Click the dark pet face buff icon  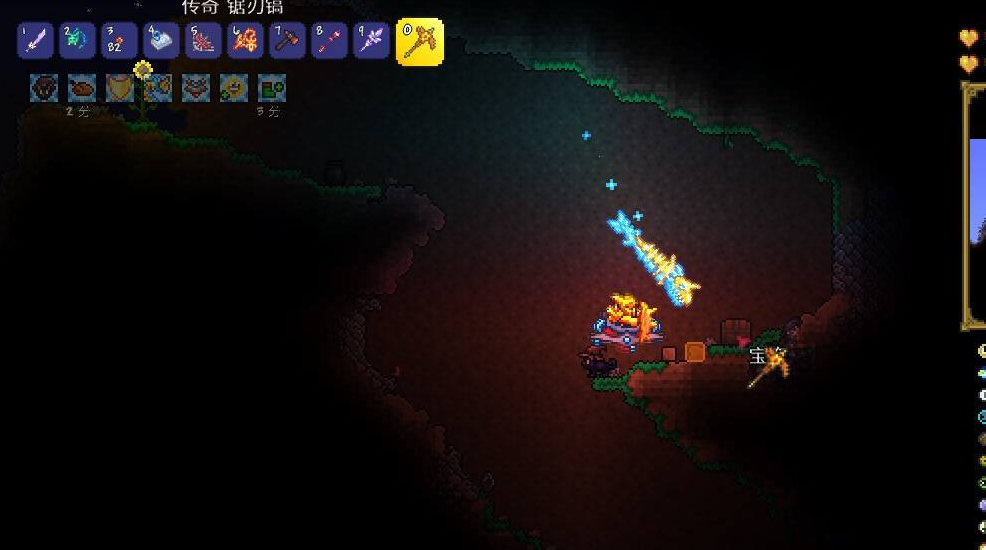44,88
